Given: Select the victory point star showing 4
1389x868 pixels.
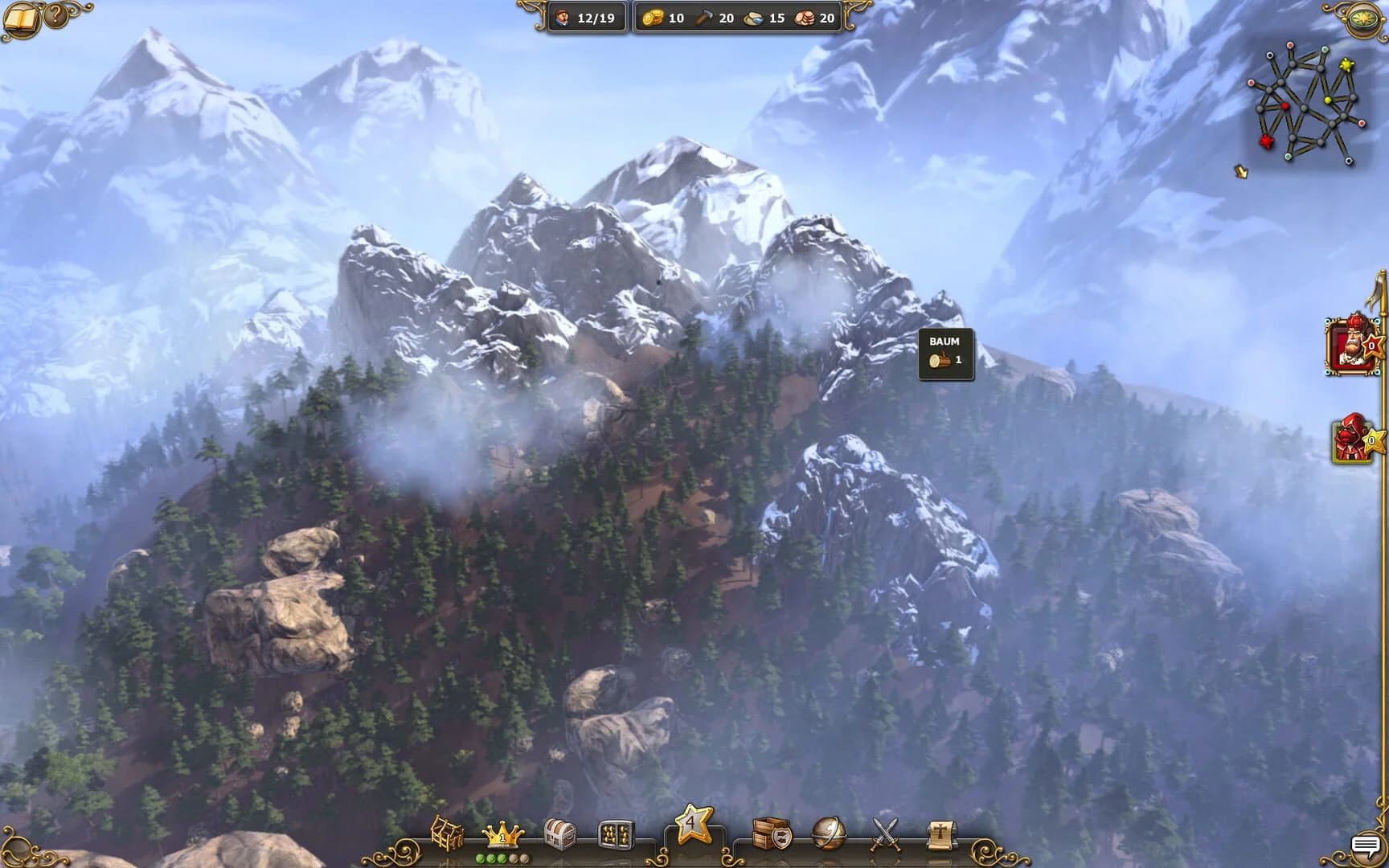Looking at the screenshot, I should [693, 826].
